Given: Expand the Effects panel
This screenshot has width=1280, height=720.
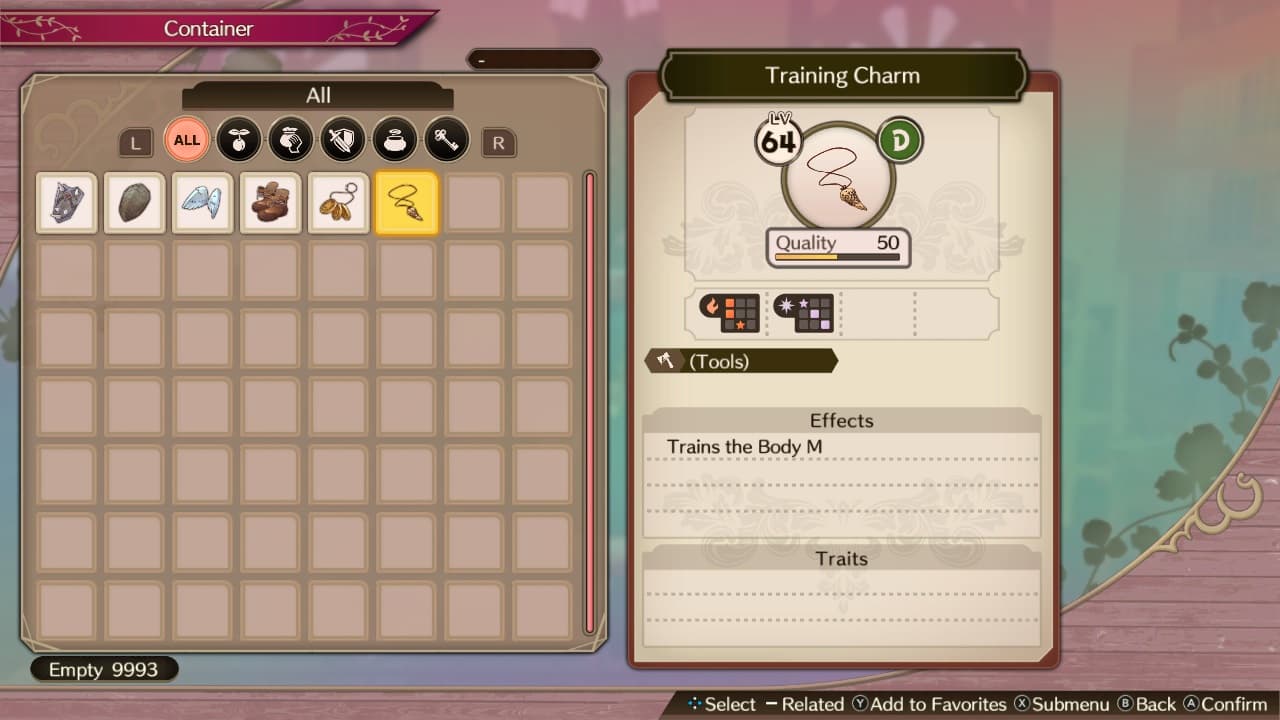Looking at the screenshot, I should tap(841, 420).
